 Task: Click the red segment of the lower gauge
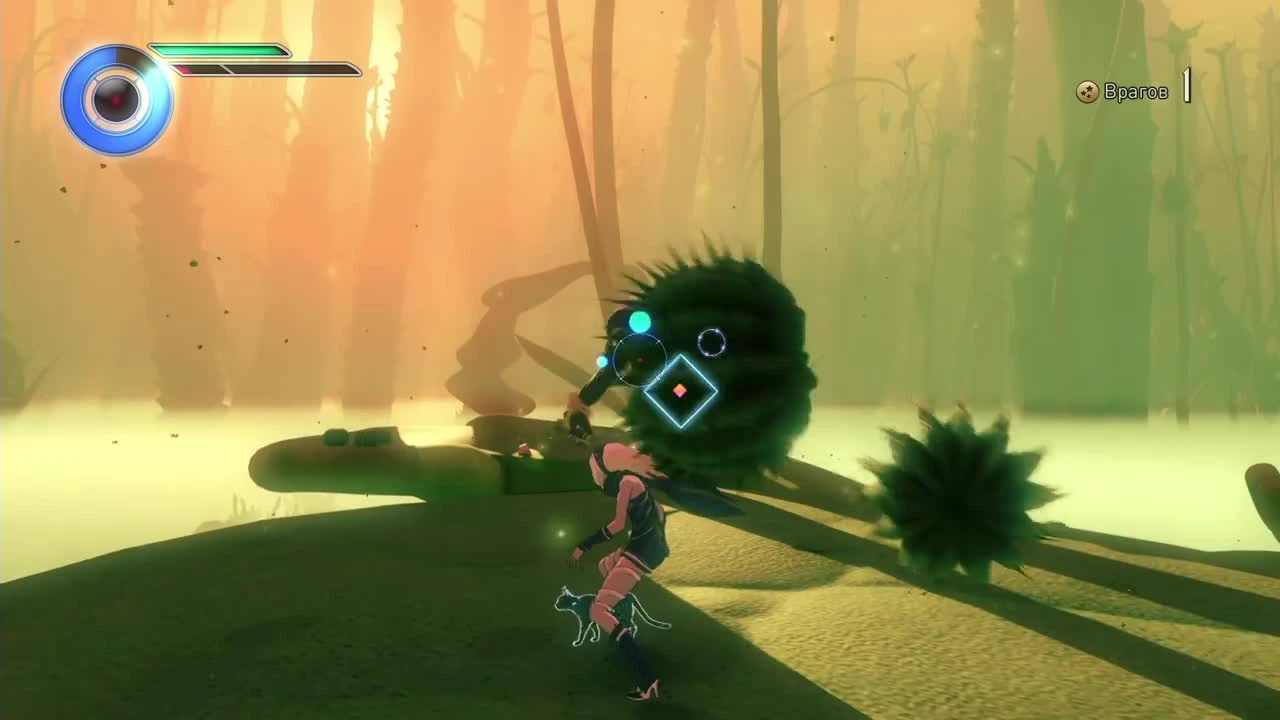click(x=183, y=69)
